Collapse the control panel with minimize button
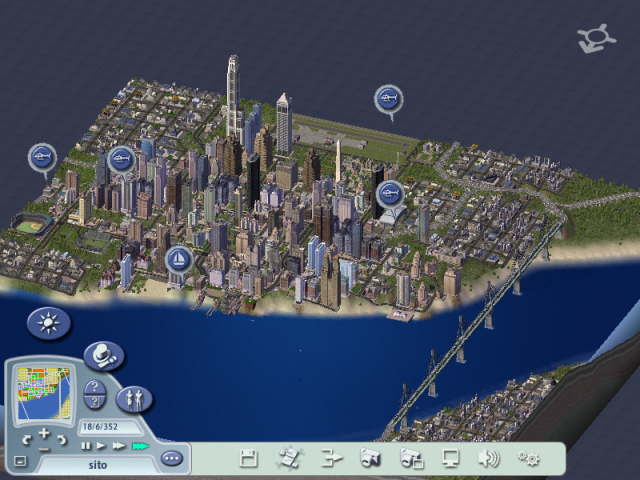 pos(19,461)
